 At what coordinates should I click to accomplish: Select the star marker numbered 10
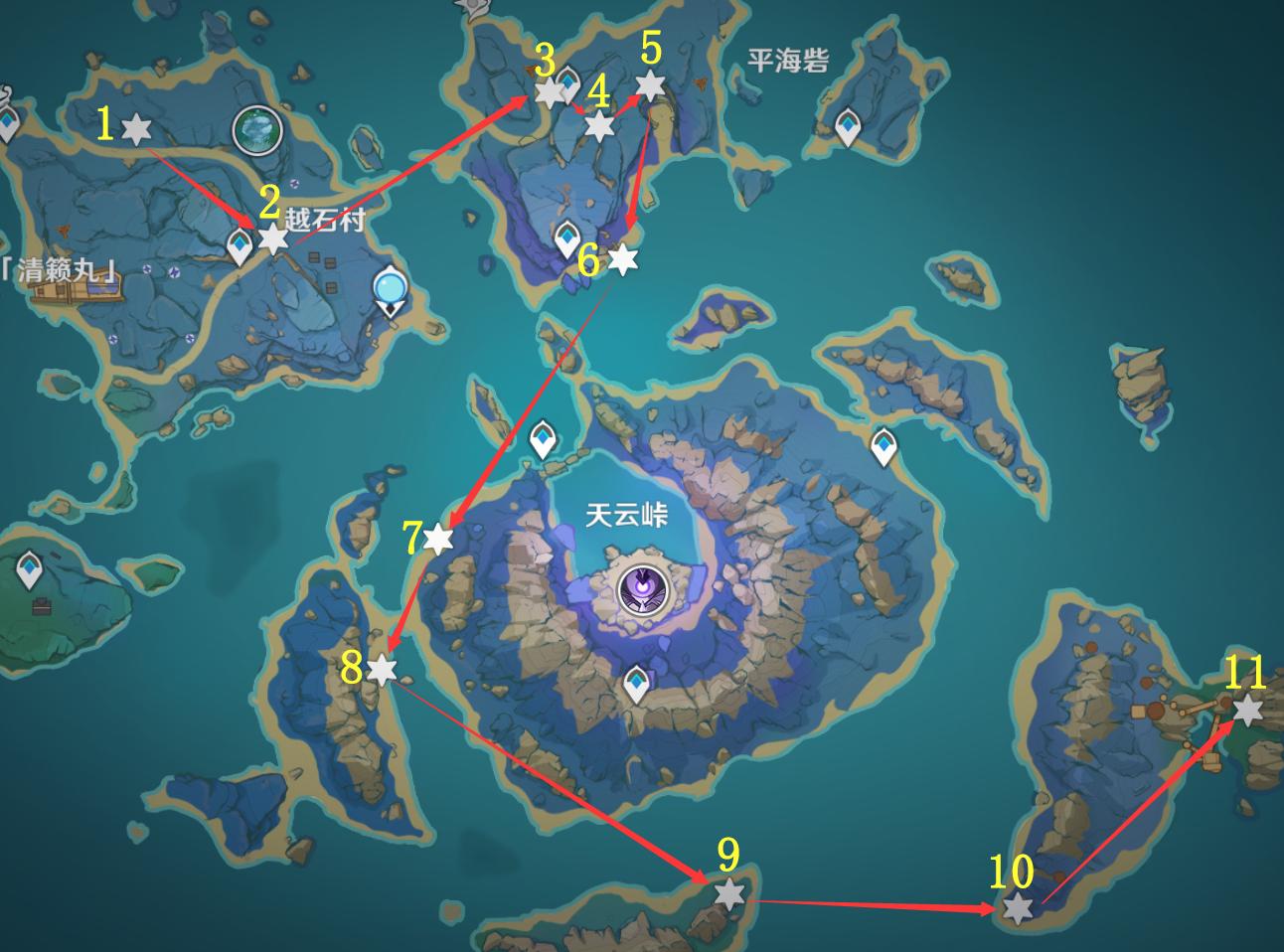click(x=1017, y=908)
